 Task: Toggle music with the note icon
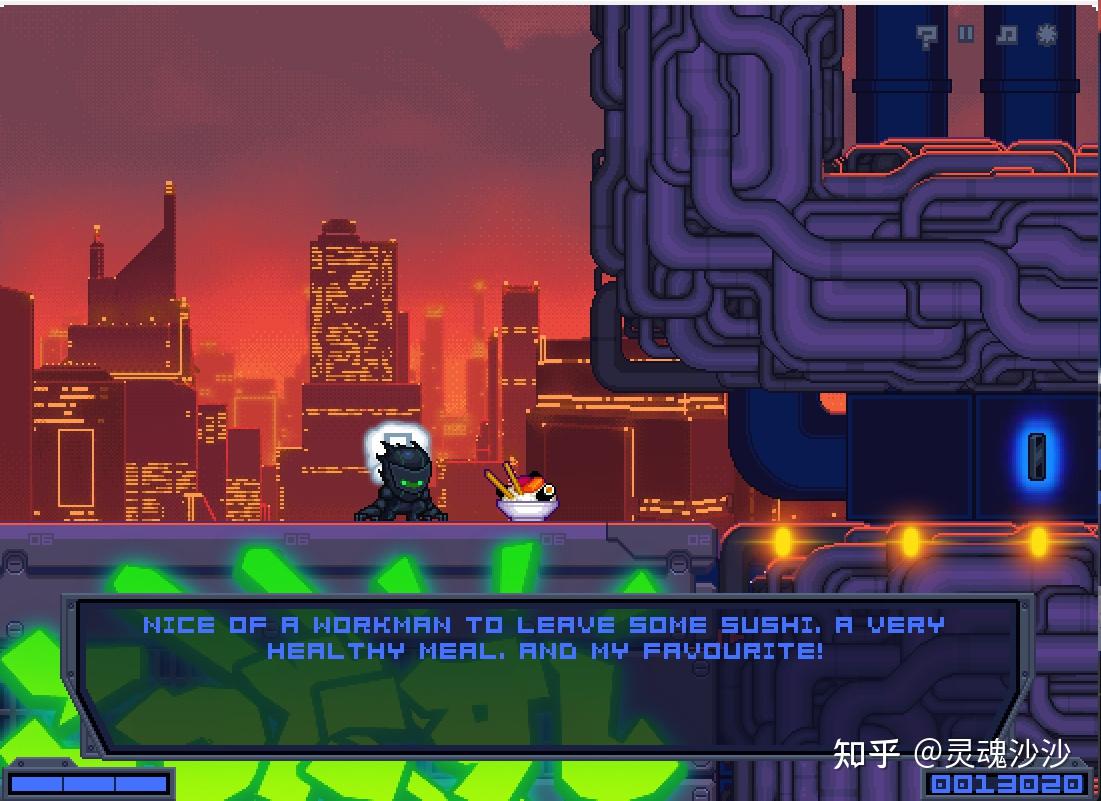coord(1006,34)
